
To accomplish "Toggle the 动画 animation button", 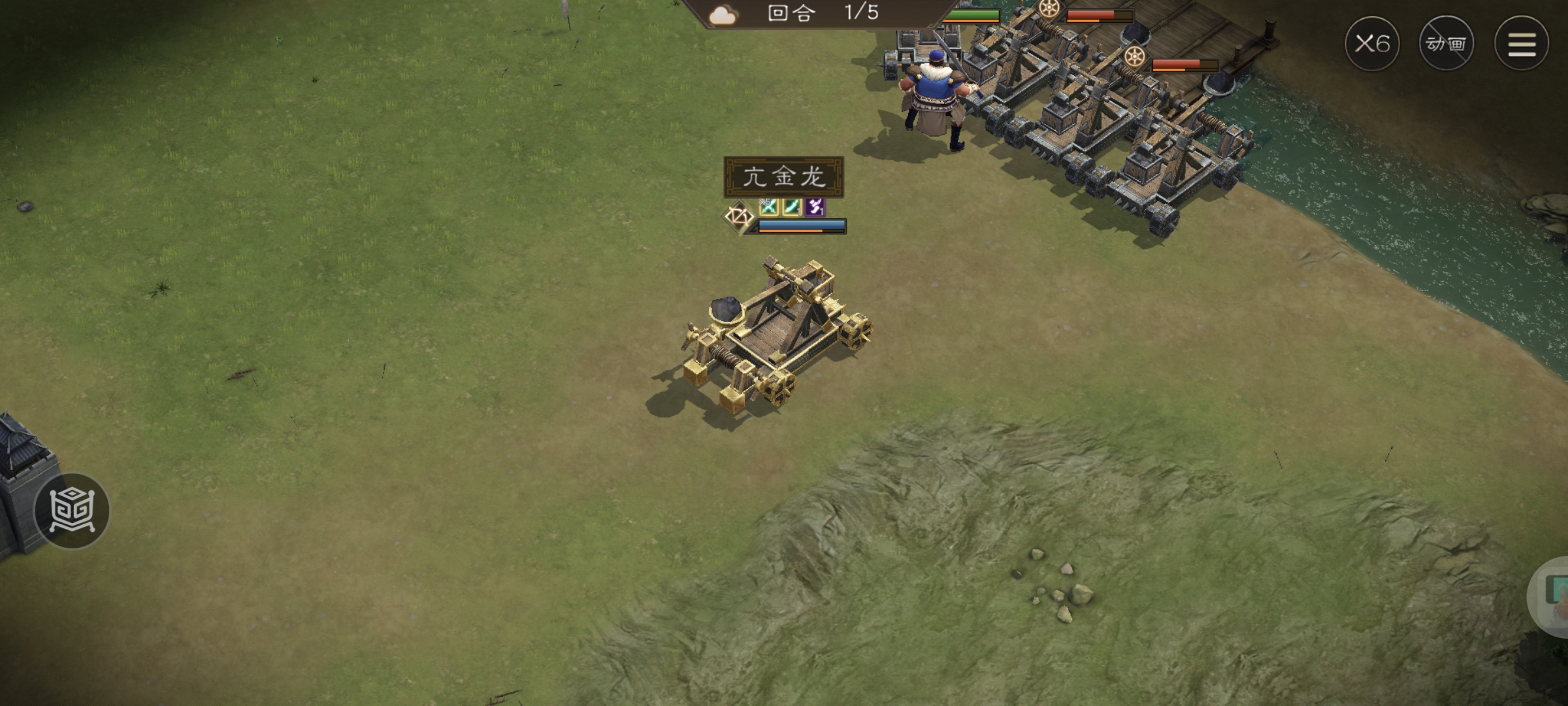I will [x=1446, y=44].
